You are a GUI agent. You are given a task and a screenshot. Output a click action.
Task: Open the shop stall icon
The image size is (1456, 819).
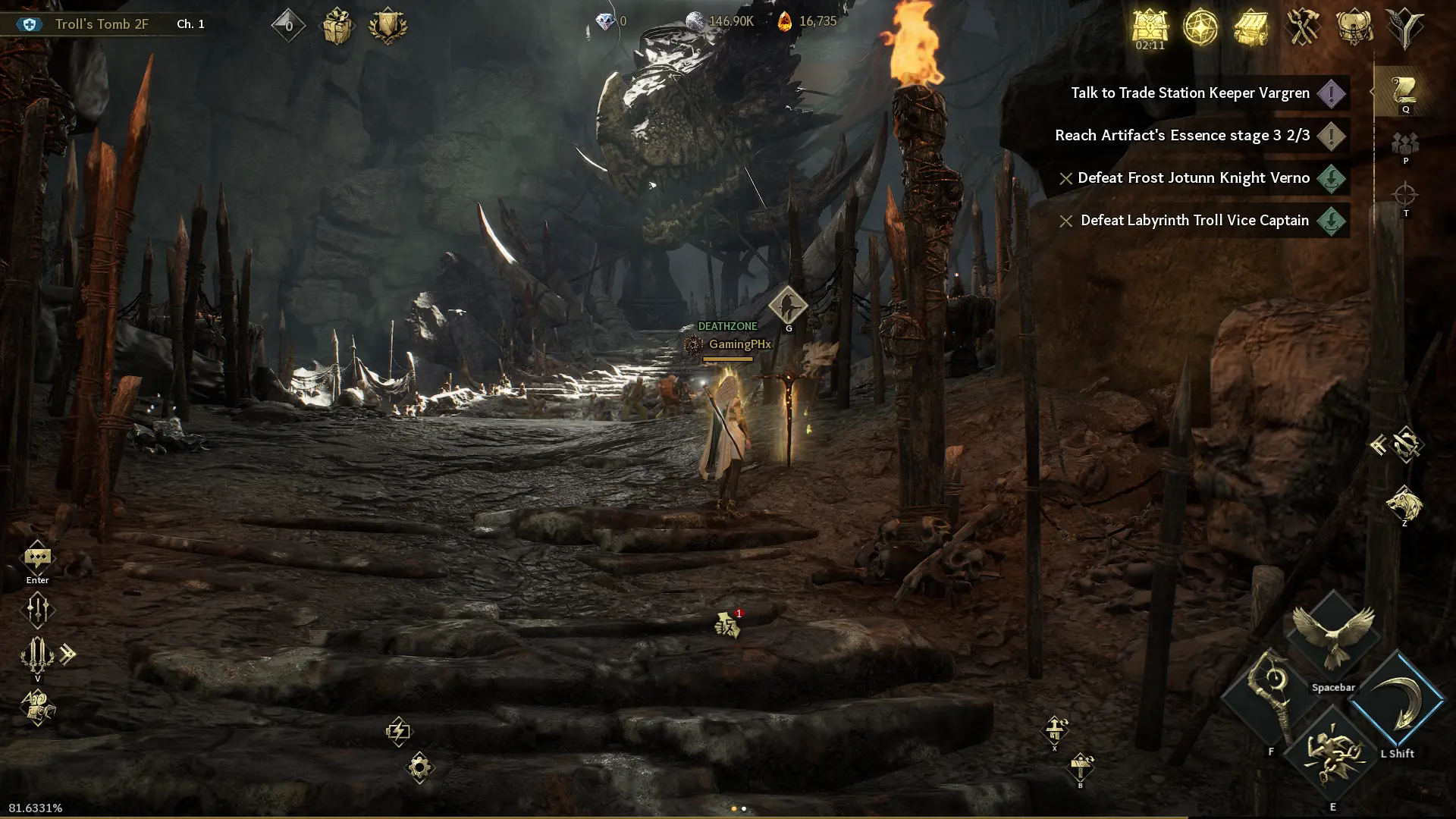(1251, 27)
